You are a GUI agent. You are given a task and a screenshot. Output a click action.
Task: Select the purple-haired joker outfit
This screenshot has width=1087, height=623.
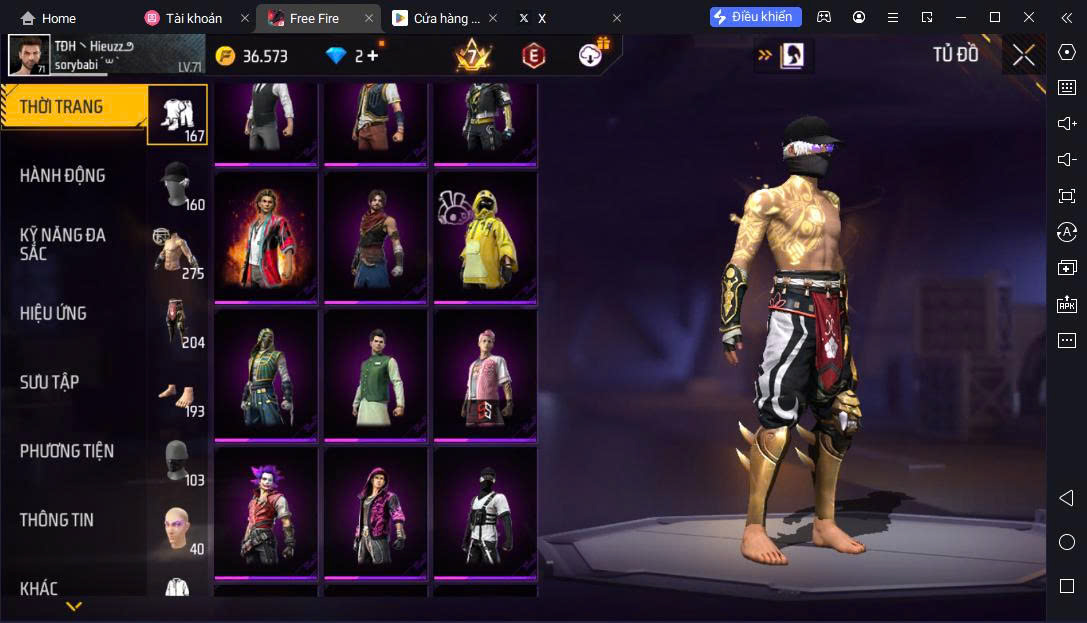click(266, 512)
